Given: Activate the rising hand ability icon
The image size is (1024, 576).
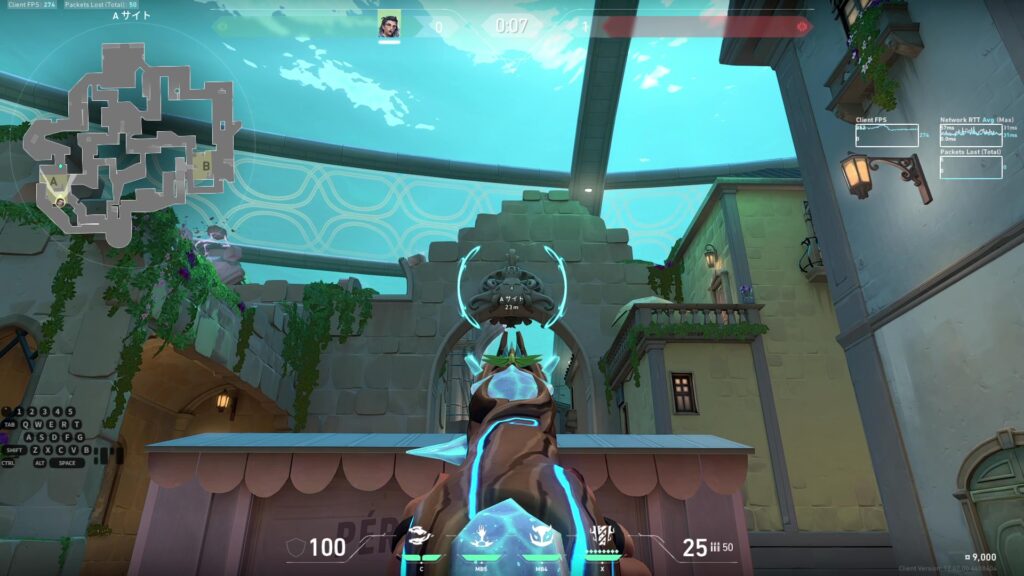Looking at the screenshot, I should pos(483,537).
